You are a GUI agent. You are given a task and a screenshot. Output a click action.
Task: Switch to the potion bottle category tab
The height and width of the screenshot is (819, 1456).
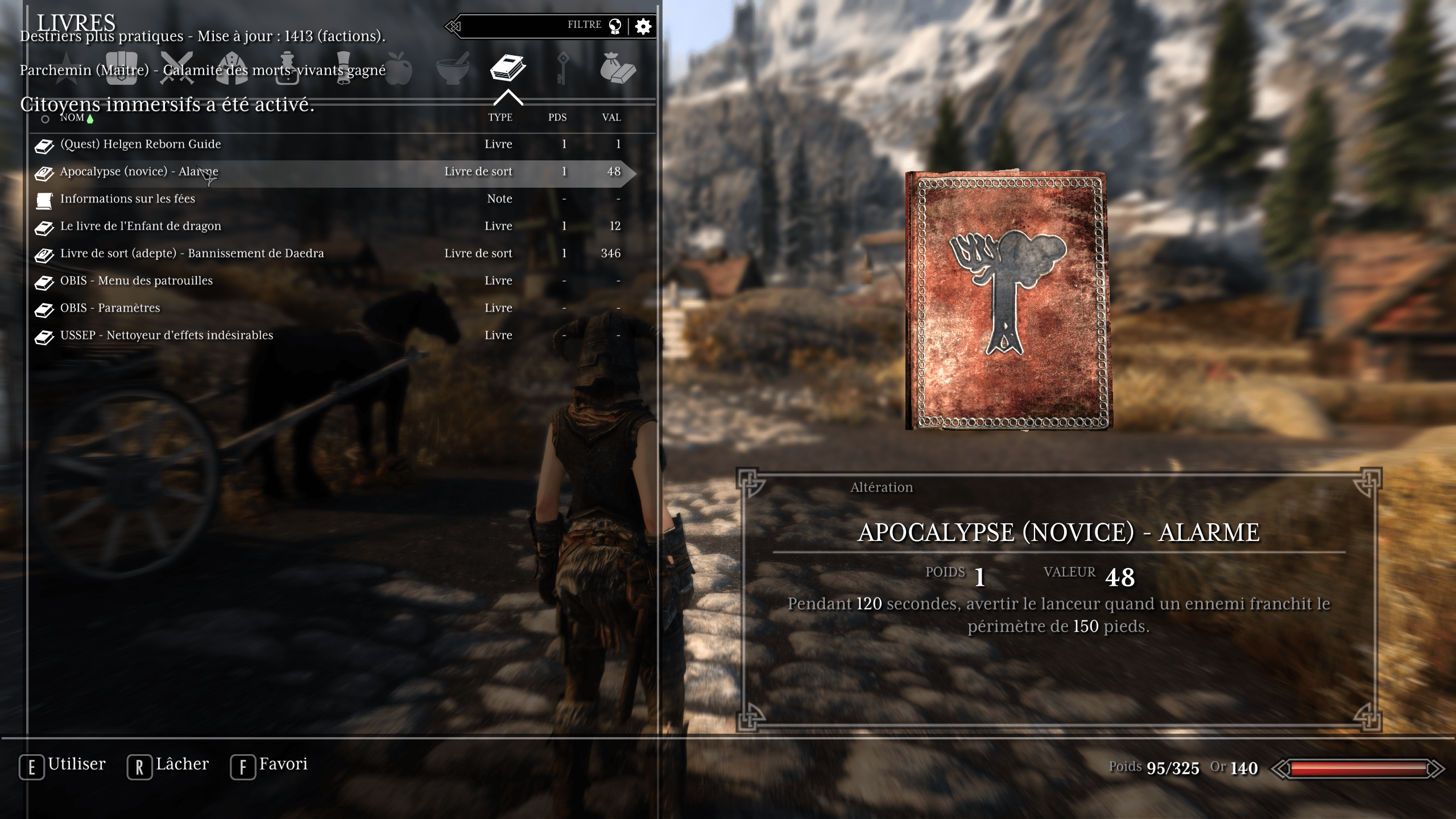(287, 68)
